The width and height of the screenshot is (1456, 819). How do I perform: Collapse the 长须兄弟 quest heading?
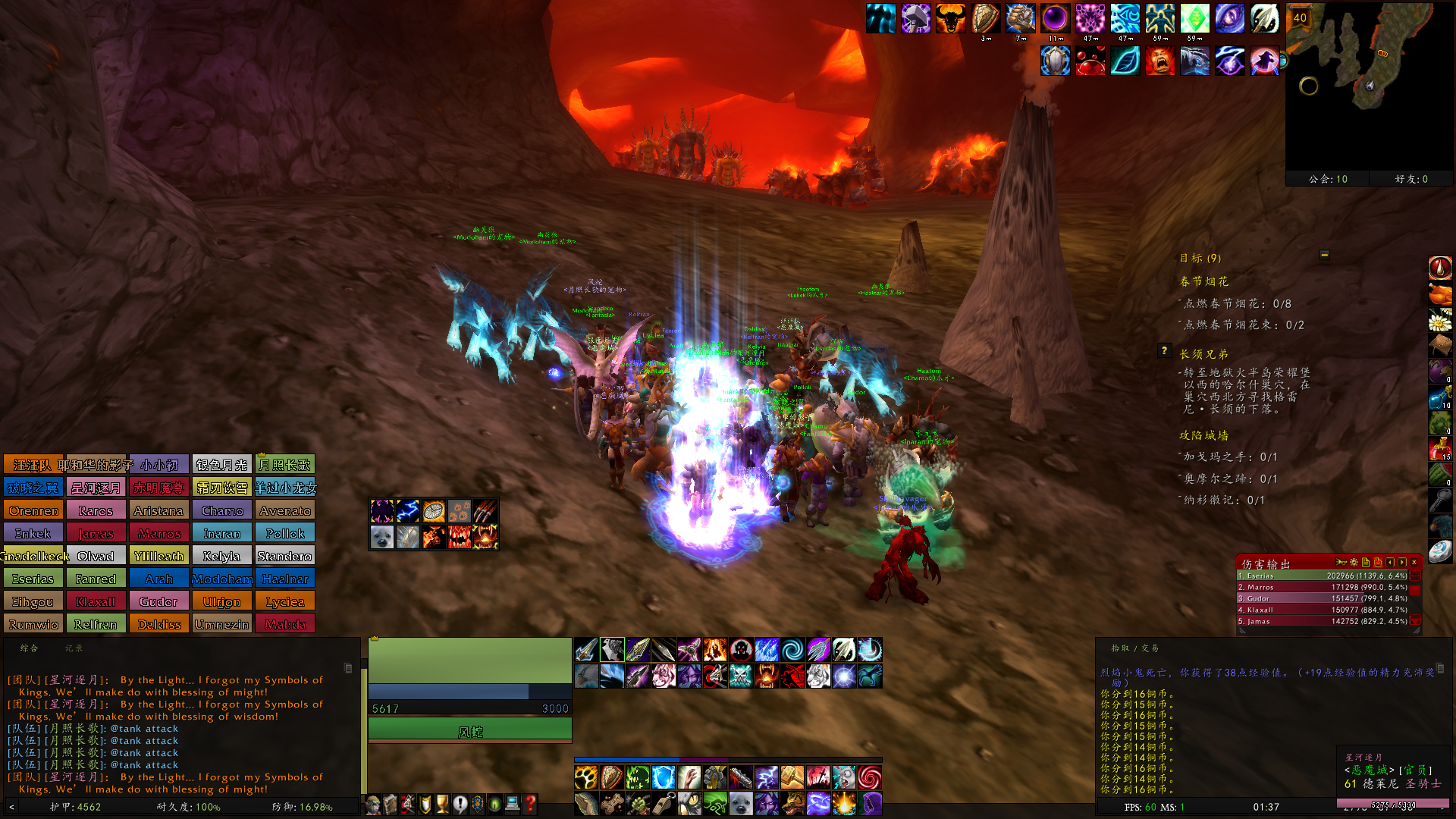[x=1204, y=355]
